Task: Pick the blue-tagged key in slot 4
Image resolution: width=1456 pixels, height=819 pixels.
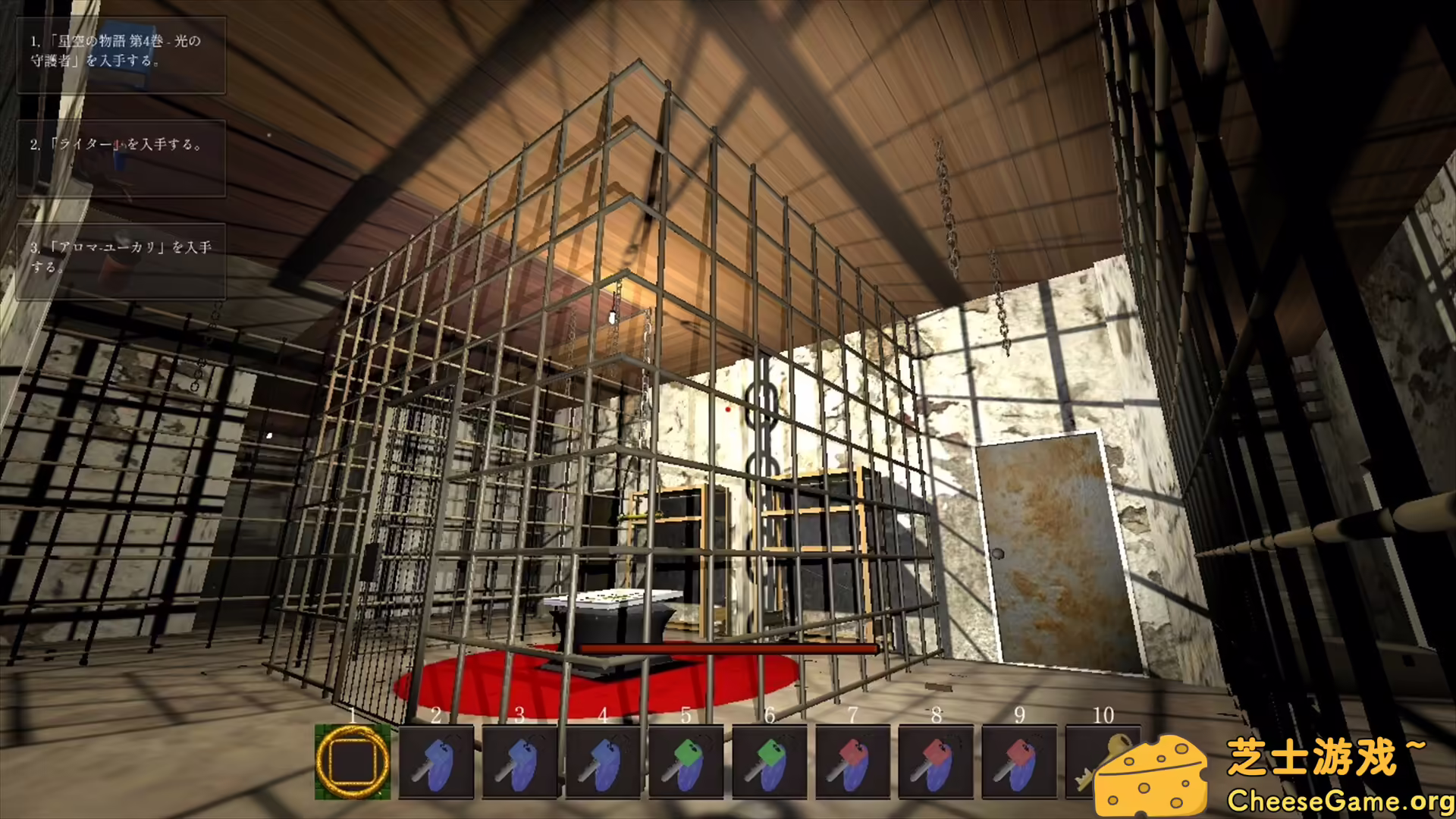Action: coord(603,761)
